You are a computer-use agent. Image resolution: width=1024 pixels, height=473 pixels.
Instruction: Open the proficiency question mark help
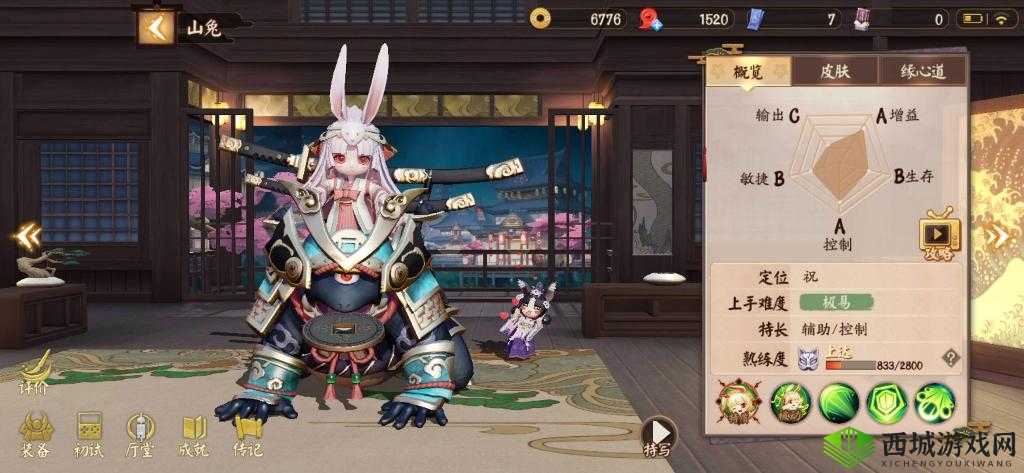point(951,357)
